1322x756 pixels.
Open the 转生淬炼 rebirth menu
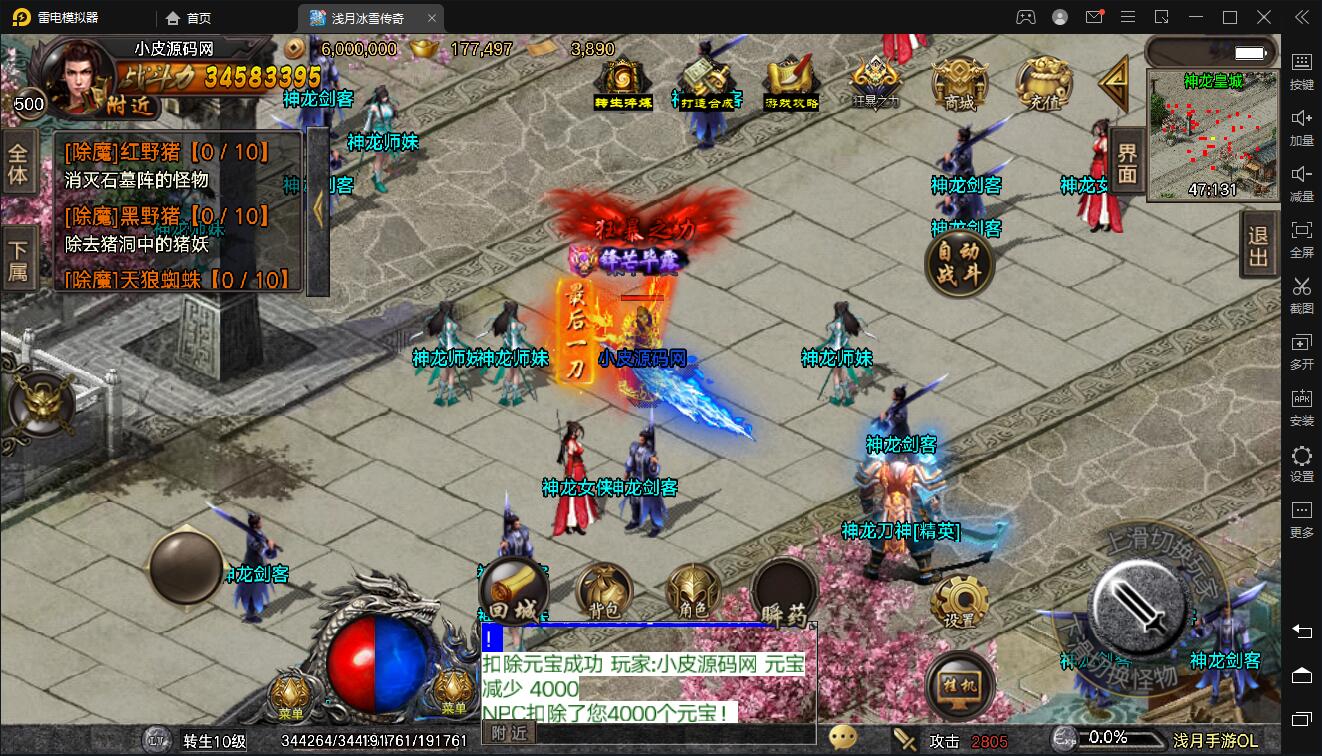coord(622,84)
